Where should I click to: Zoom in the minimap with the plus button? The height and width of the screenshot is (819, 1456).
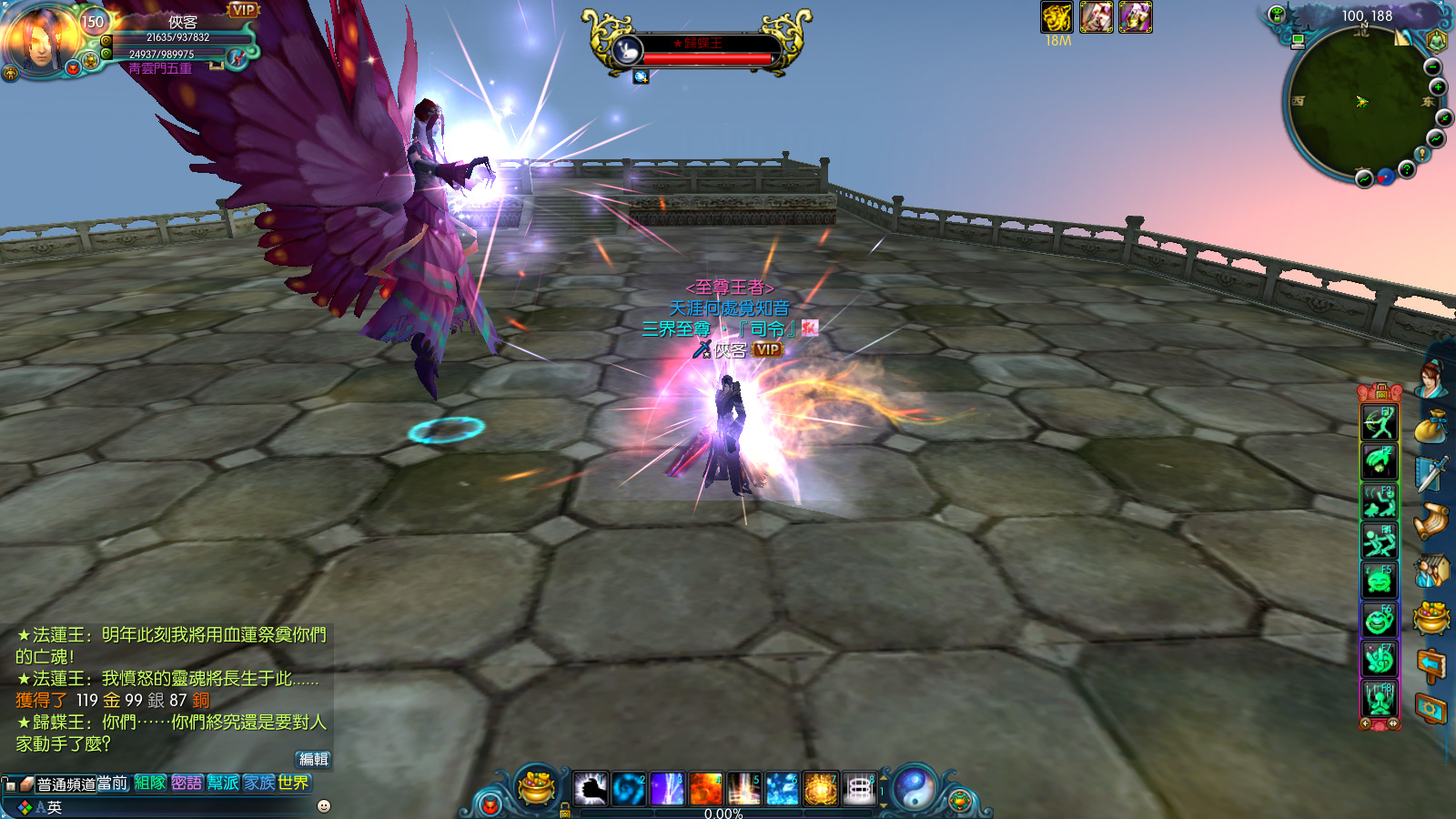(1438, 86)
